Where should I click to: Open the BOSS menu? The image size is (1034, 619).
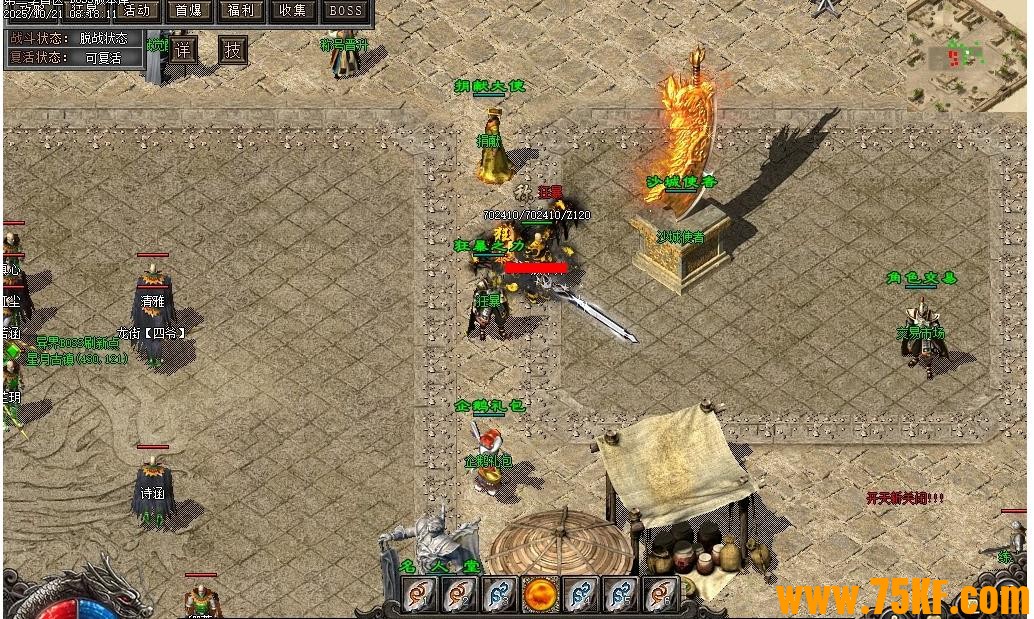[x=346, y=11]
